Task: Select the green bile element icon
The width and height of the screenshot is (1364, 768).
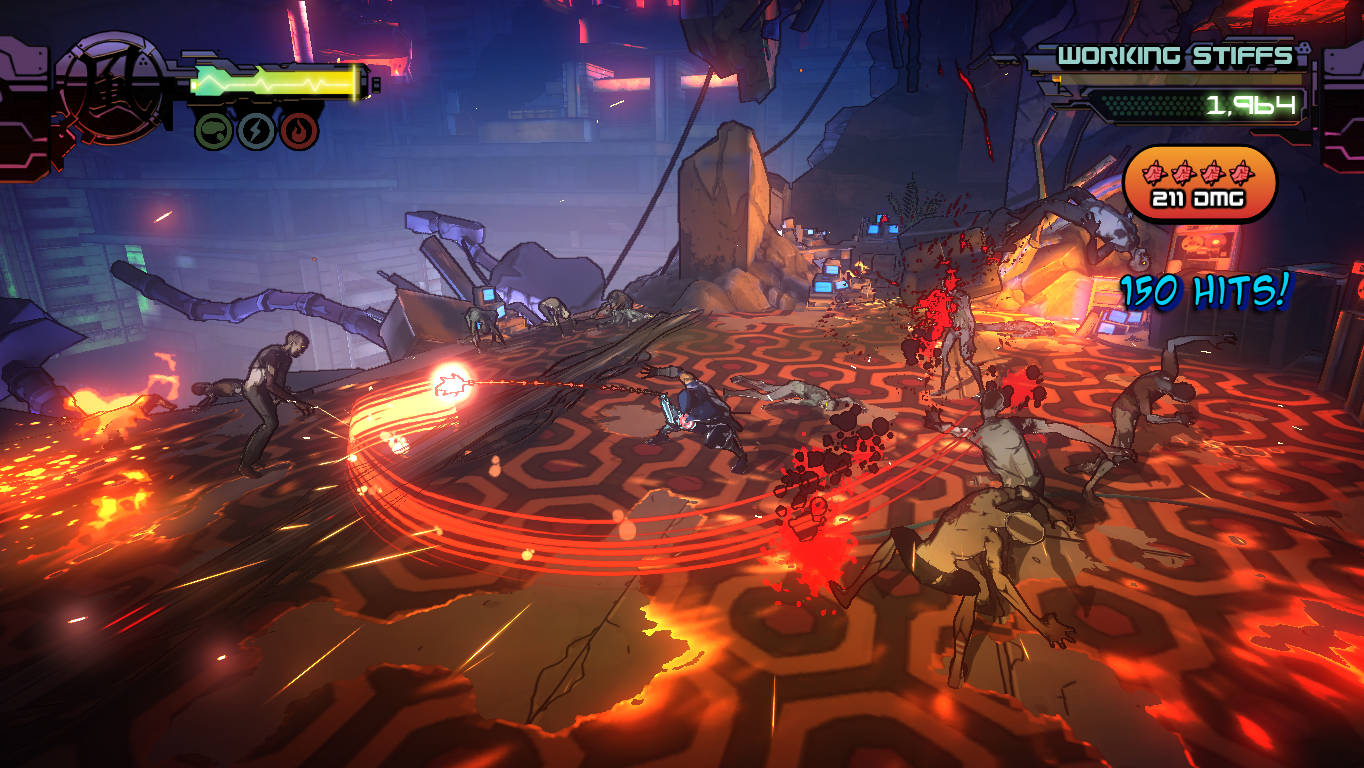Action: point(214,131)
